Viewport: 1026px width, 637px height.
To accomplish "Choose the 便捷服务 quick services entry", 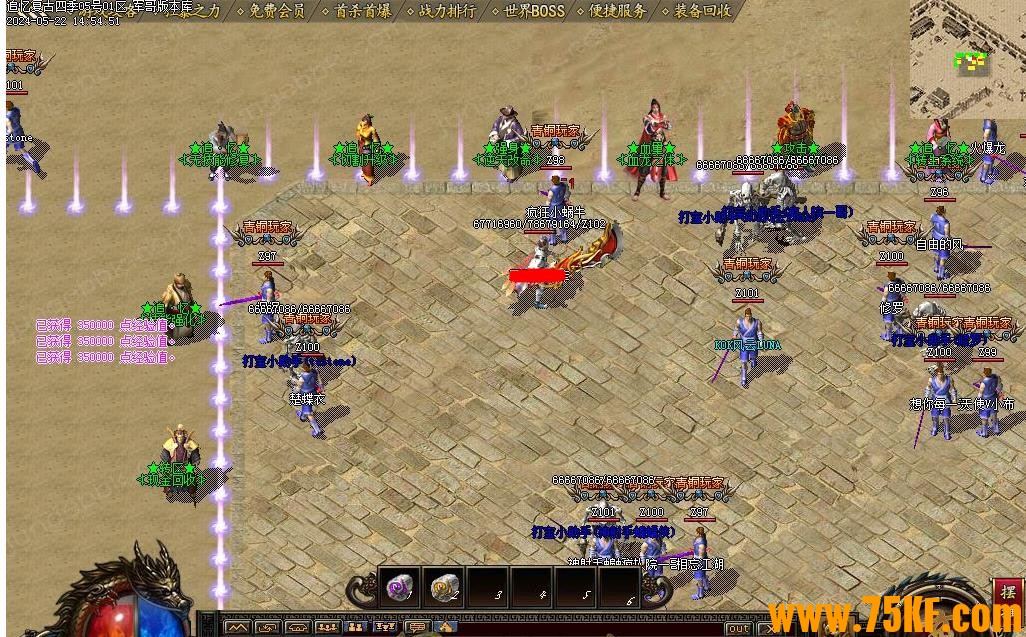I will [617, 11].
